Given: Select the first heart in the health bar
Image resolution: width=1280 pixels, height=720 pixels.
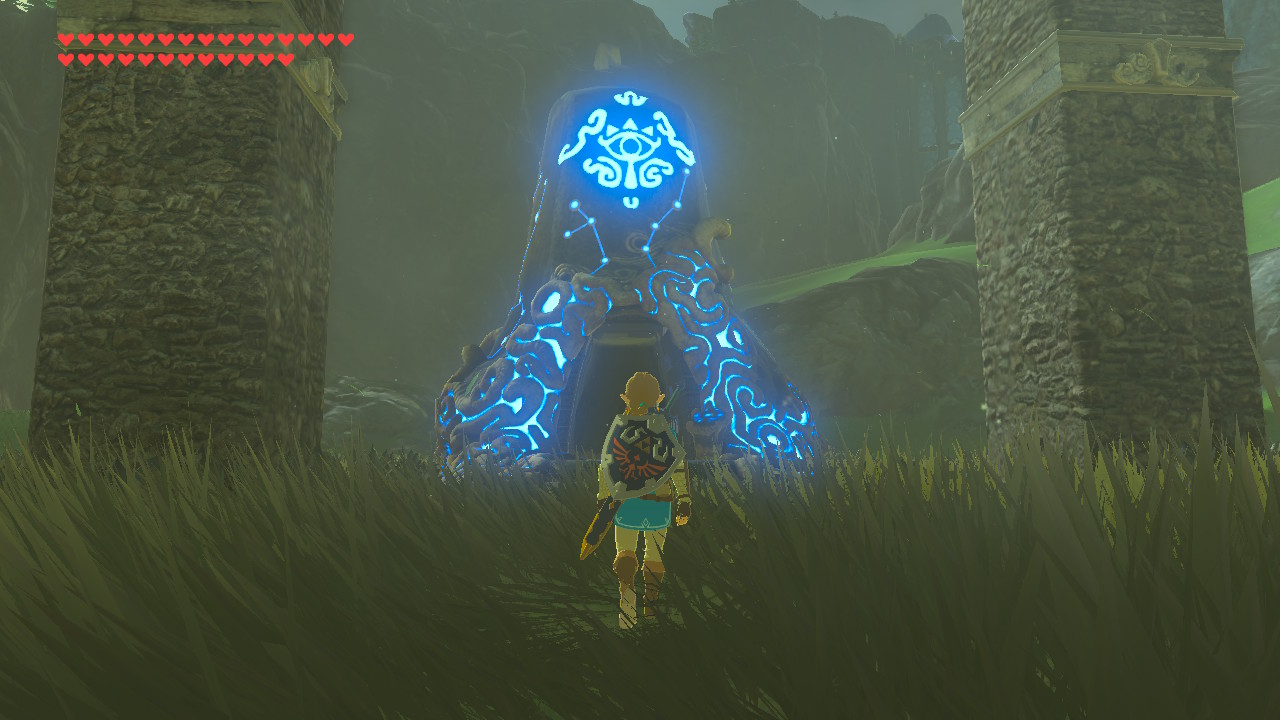Looking at the screenshot, I should (66, 40).
